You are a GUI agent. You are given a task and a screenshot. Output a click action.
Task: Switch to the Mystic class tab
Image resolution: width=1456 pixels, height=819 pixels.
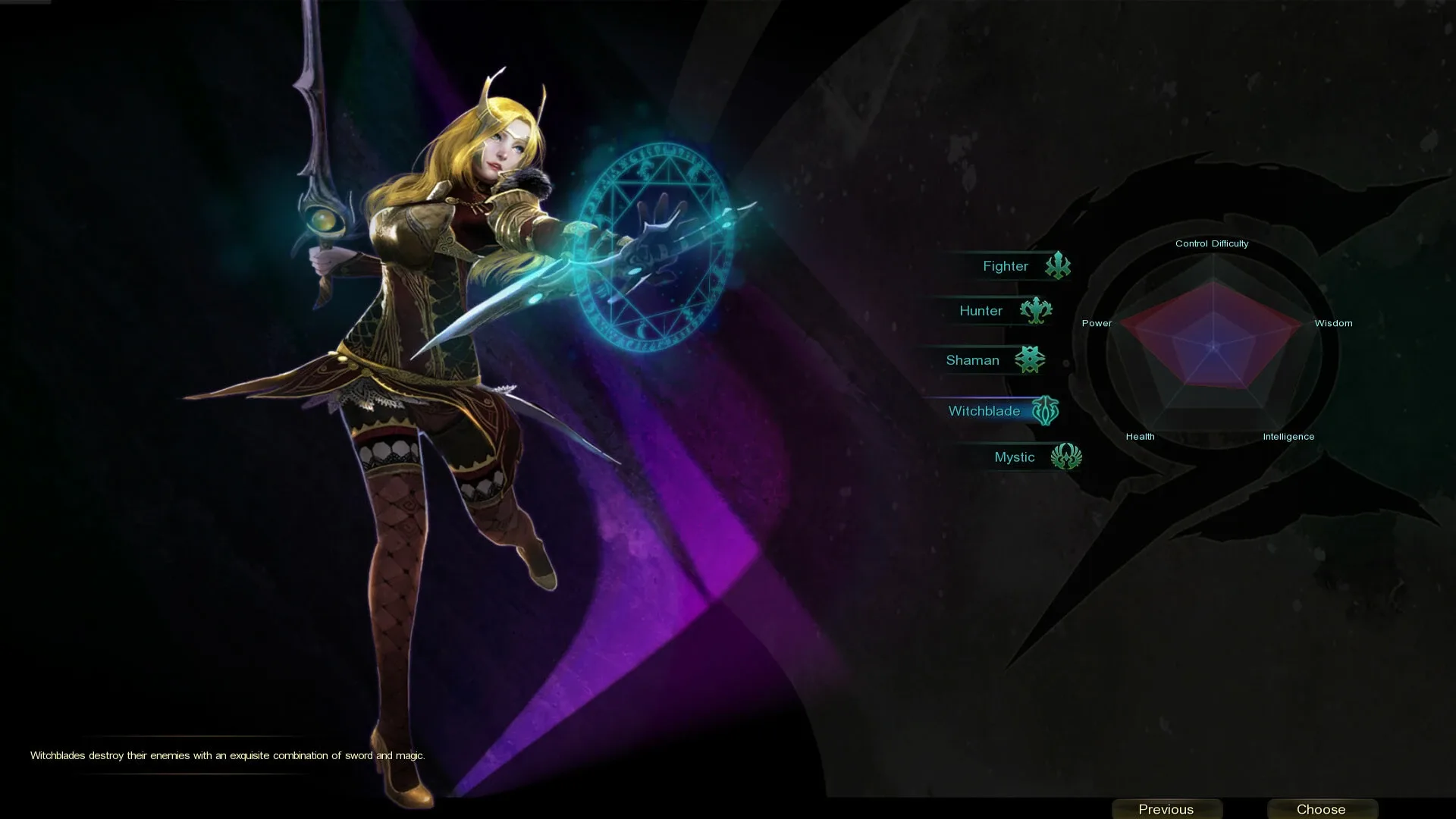(1015, 457)
